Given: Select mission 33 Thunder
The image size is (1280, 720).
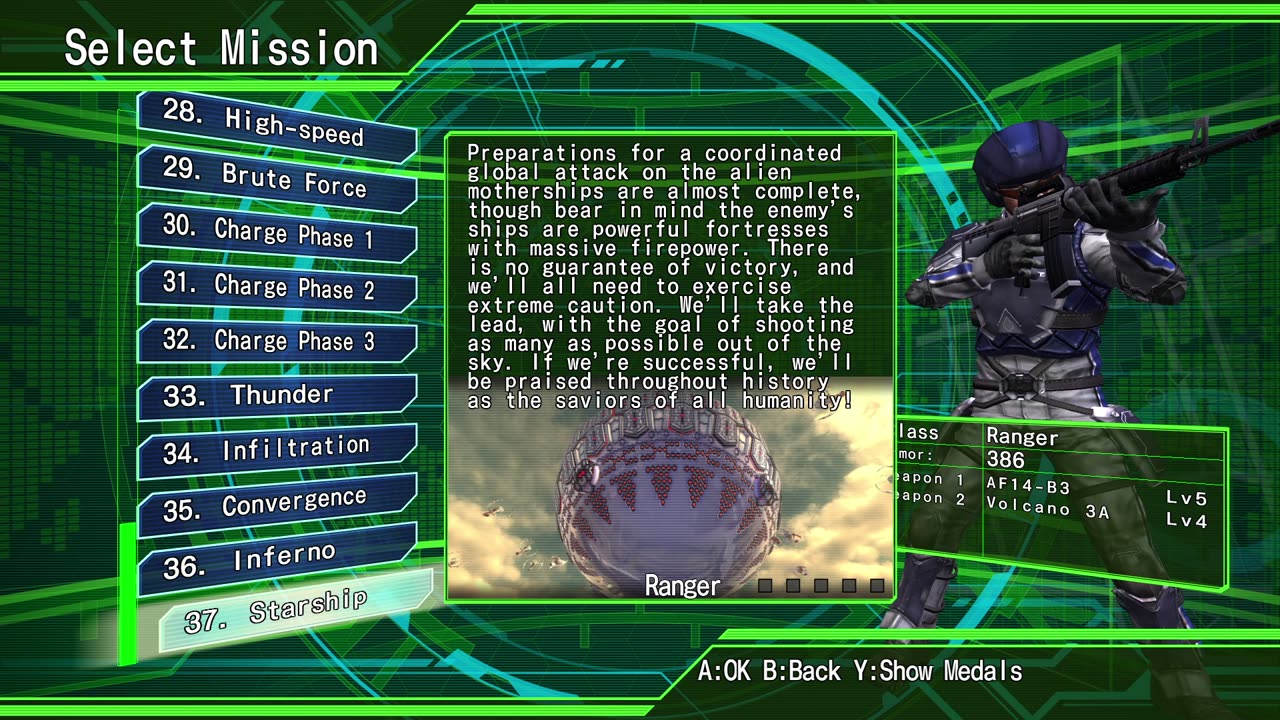Looking at the screenshot, I should pos(276,395).
